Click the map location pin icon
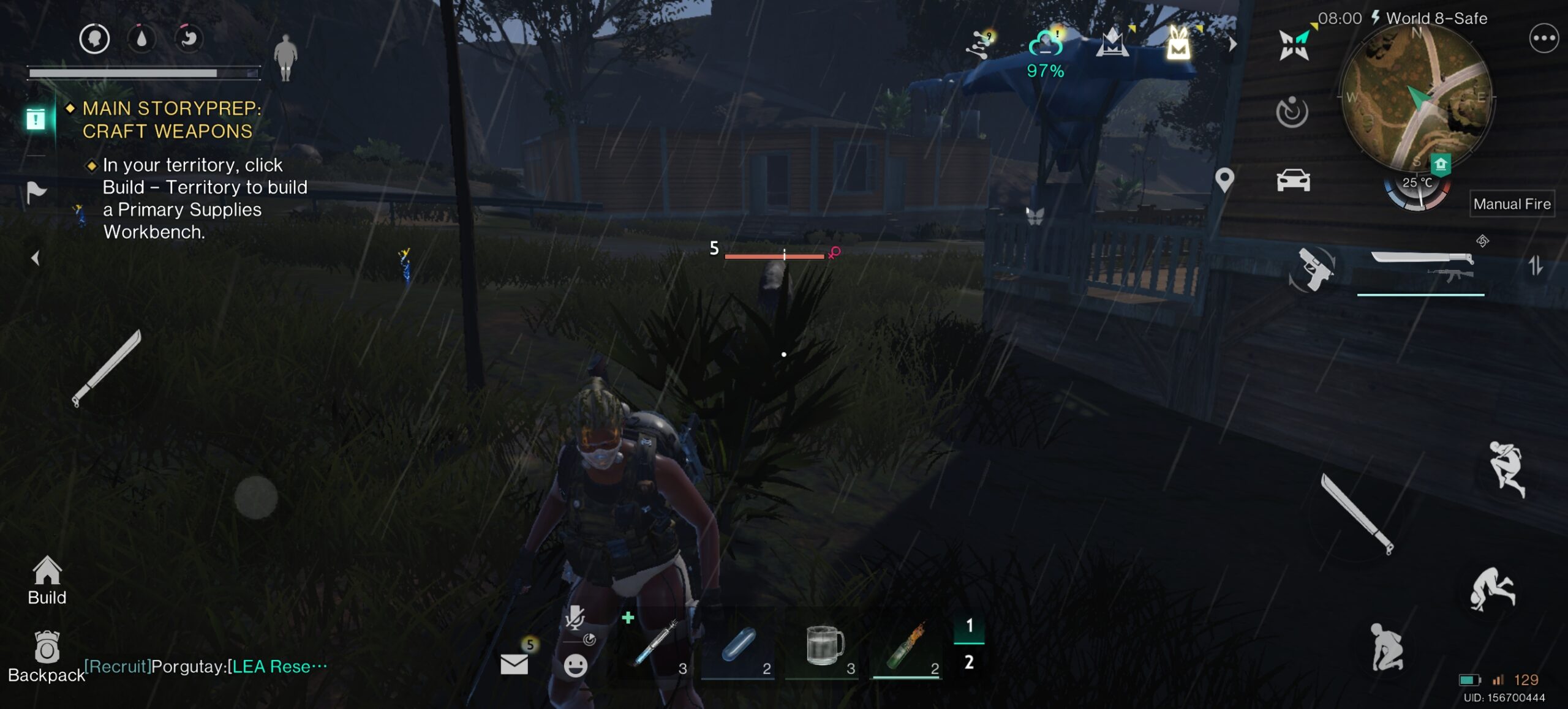 click(x=1224, y=180)
